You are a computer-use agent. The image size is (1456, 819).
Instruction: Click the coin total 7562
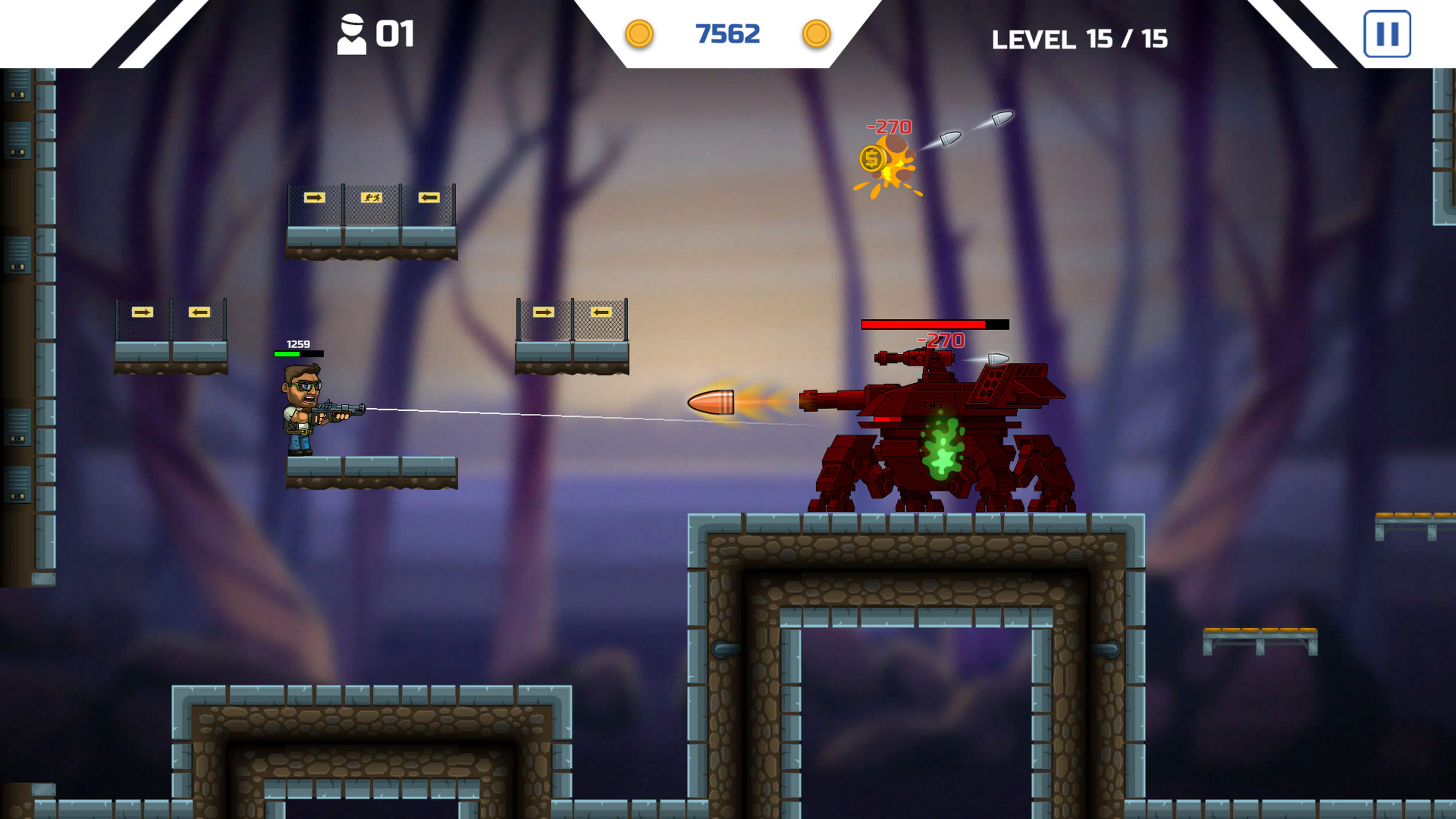[x=728, y=34]
